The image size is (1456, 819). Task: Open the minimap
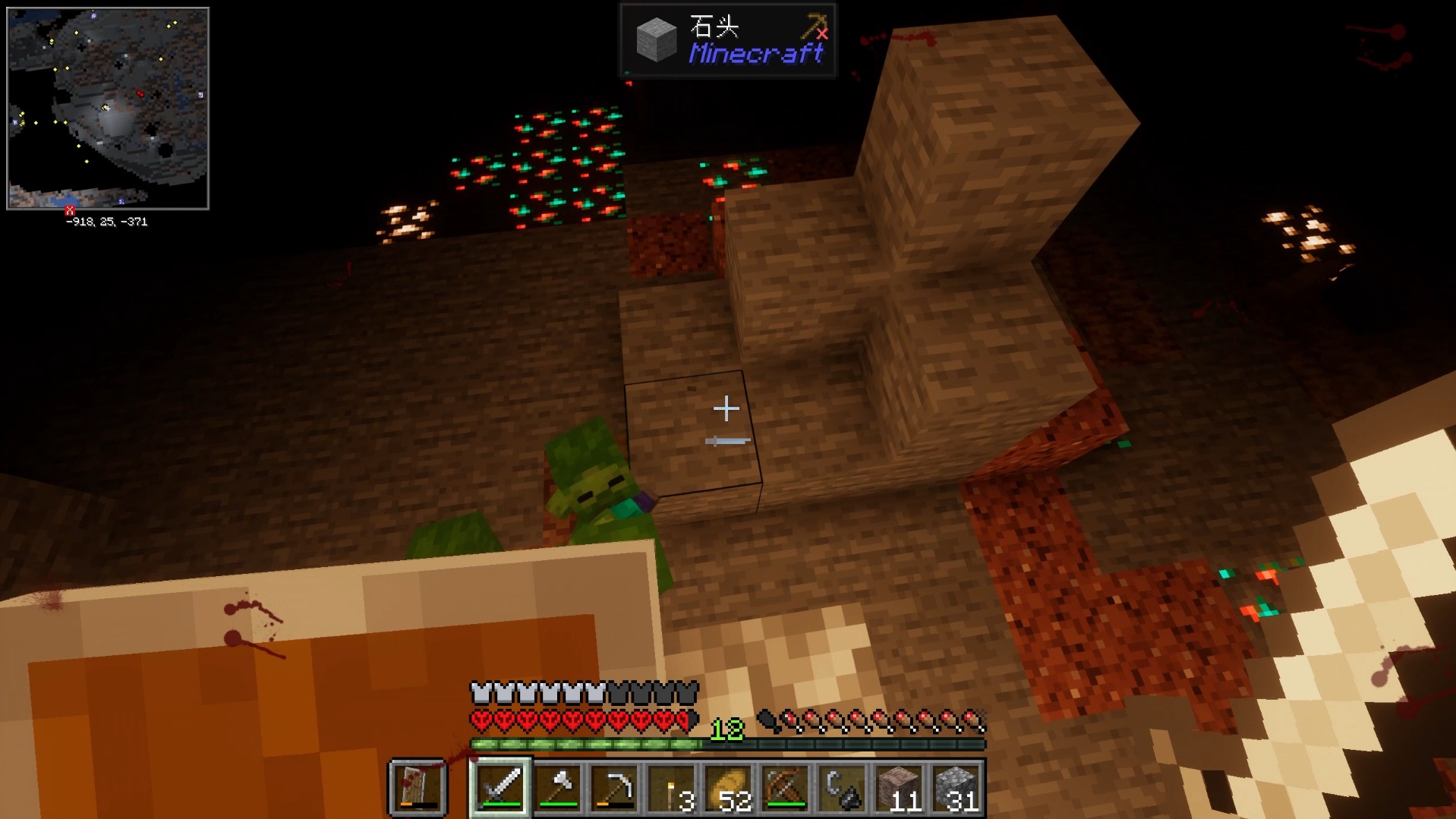[108, 108]
